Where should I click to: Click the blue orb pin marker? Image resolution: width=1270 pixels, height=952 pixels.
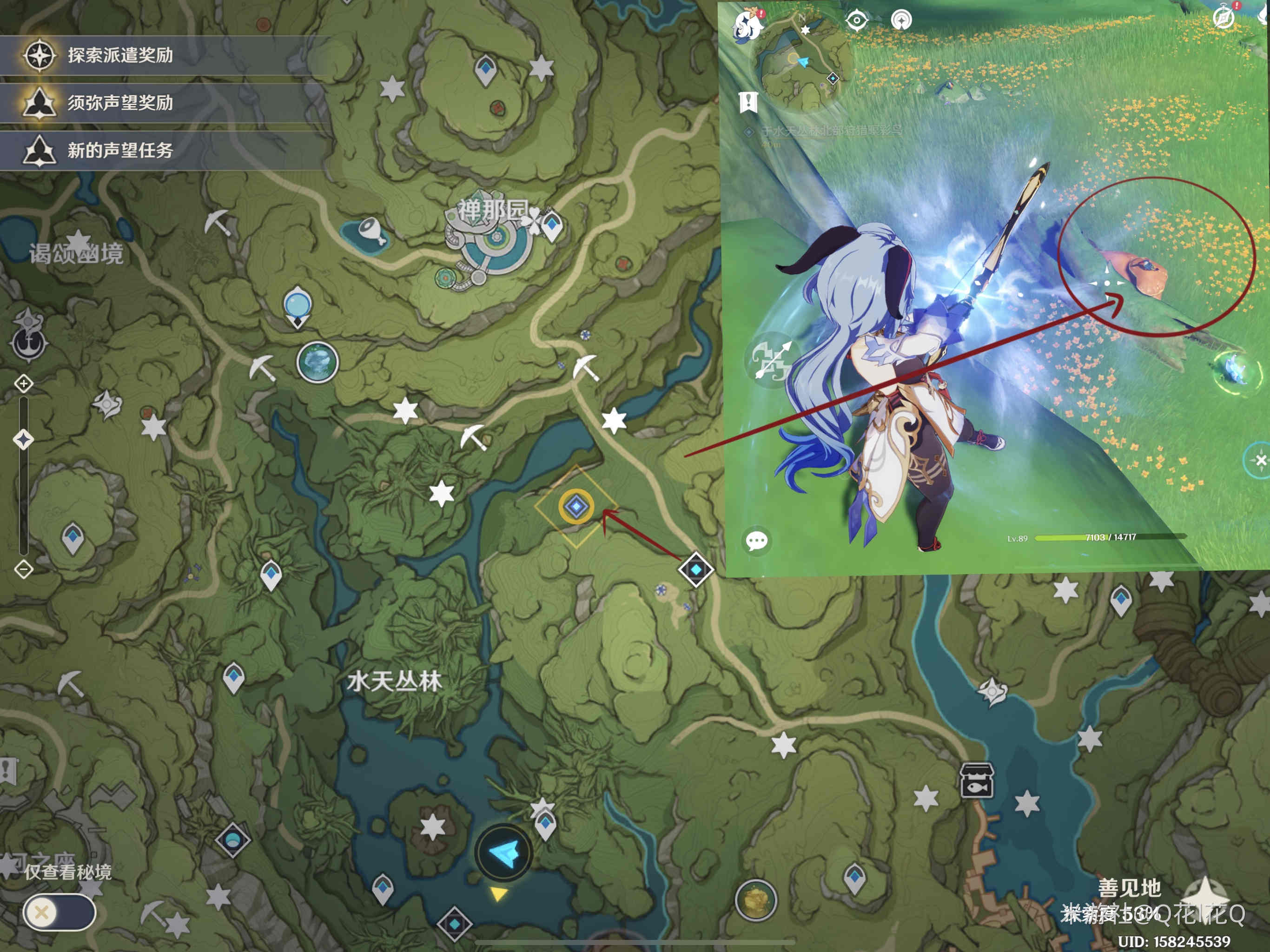(298, 305)
